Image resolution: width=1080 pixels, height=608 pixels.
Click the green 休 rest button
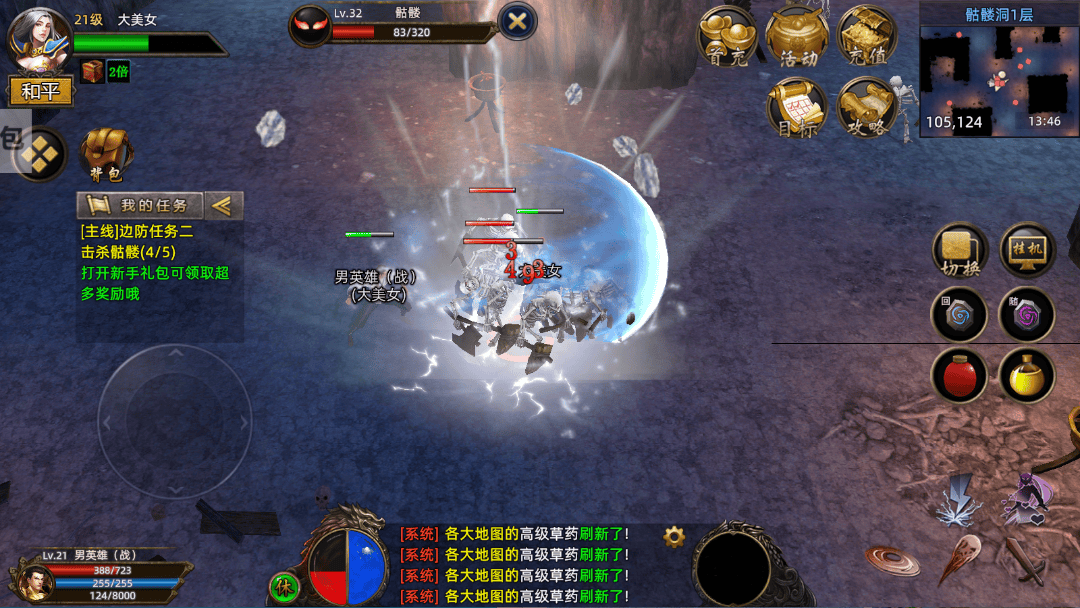click(x=284, y=586)
